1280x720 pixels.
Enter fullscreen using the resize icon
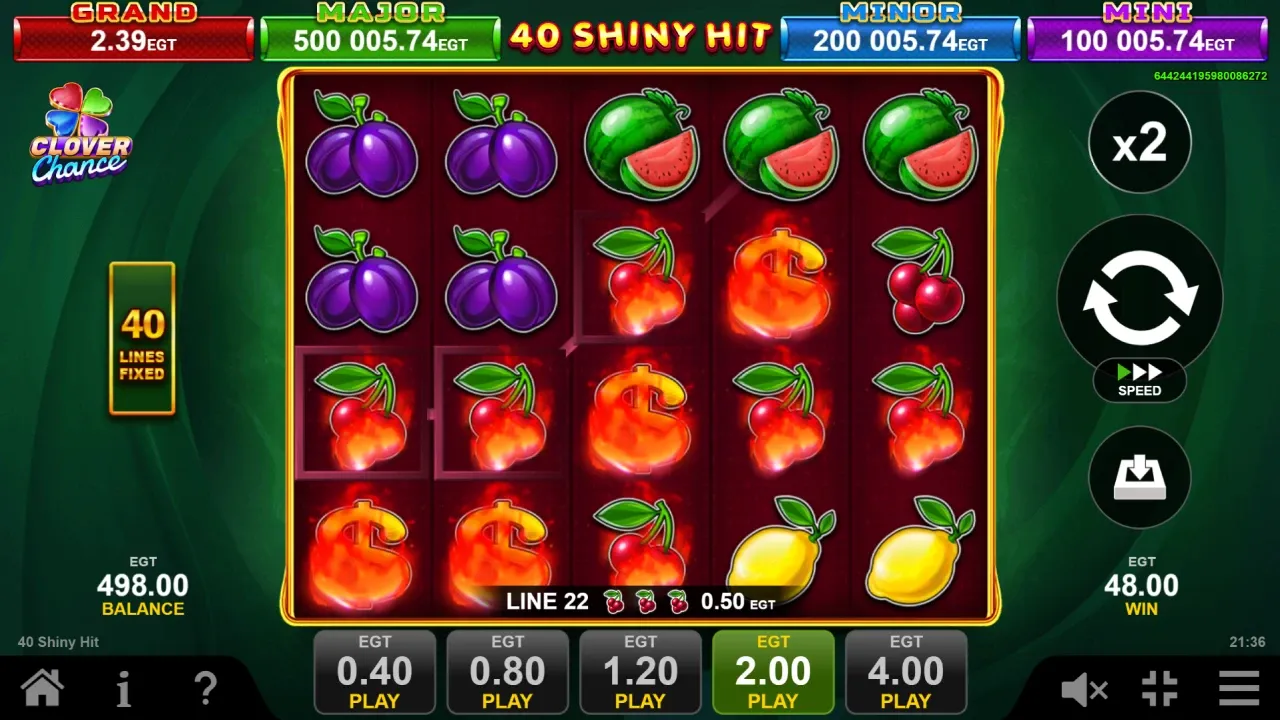click(x=1160, y=688)
